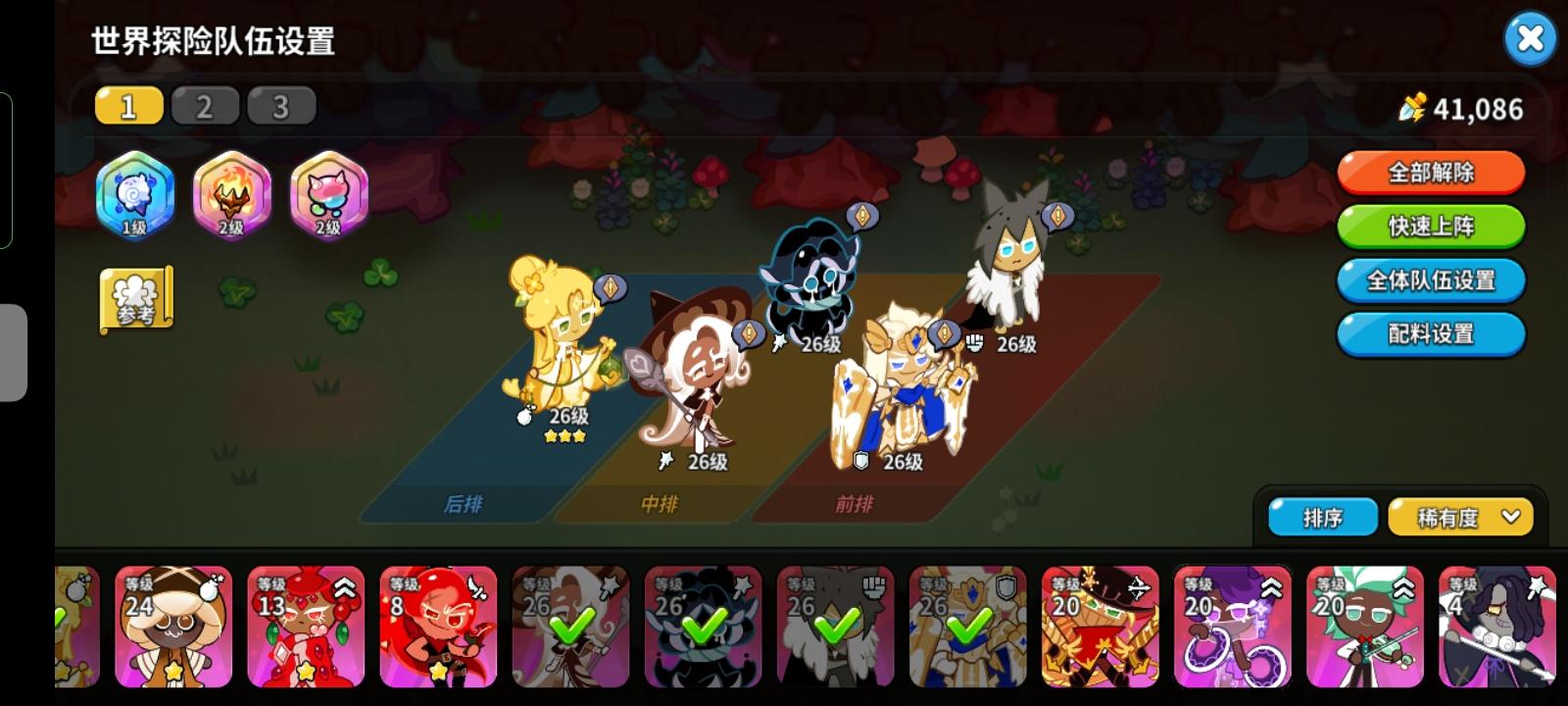The width and height of the screenshot is (1568, 706).
Task: Switch to team tab 3
Action: pos(281,106)
